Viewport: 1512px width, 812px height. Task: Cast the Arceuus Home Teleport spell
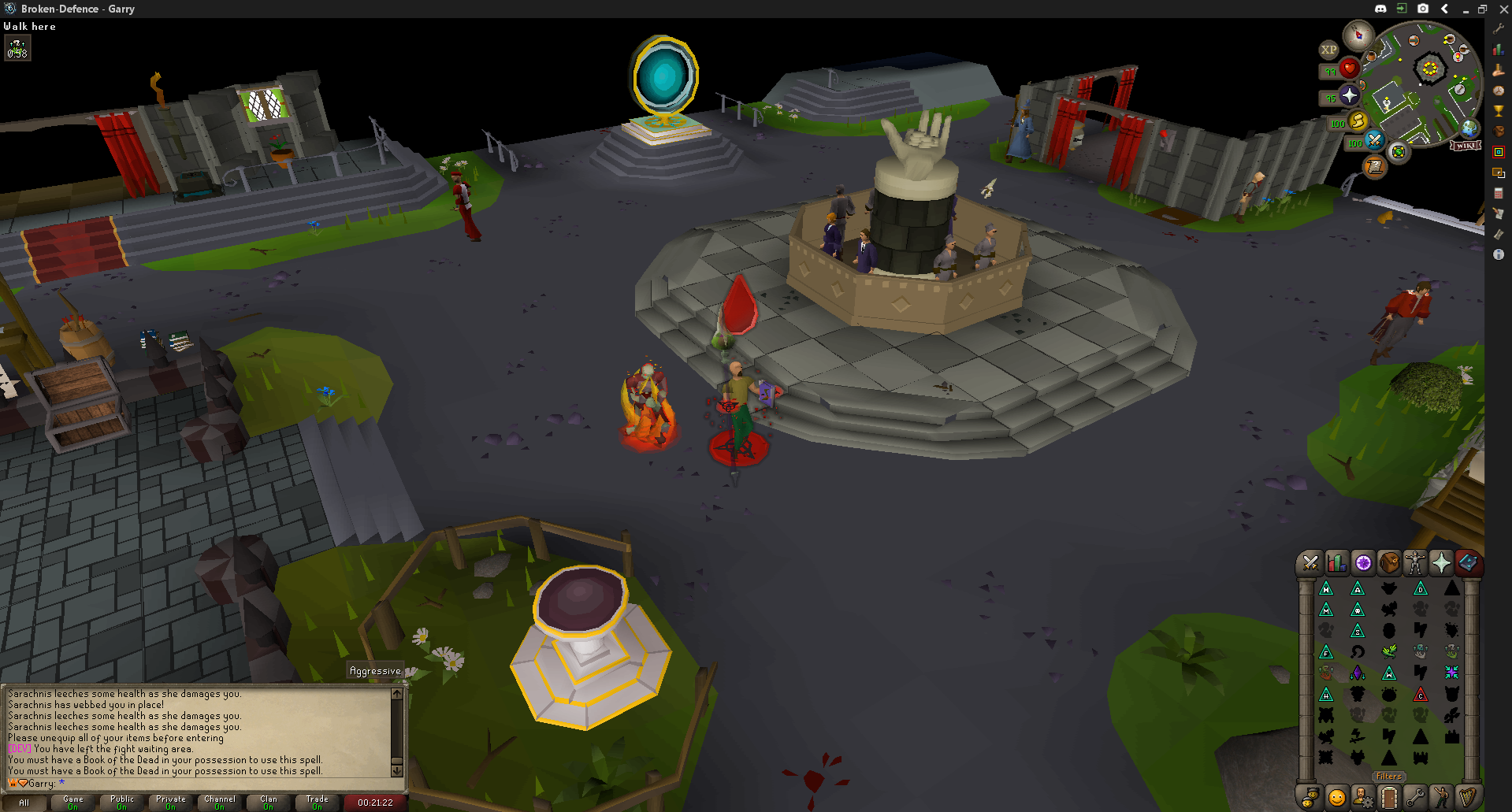tap(1328, 587)
